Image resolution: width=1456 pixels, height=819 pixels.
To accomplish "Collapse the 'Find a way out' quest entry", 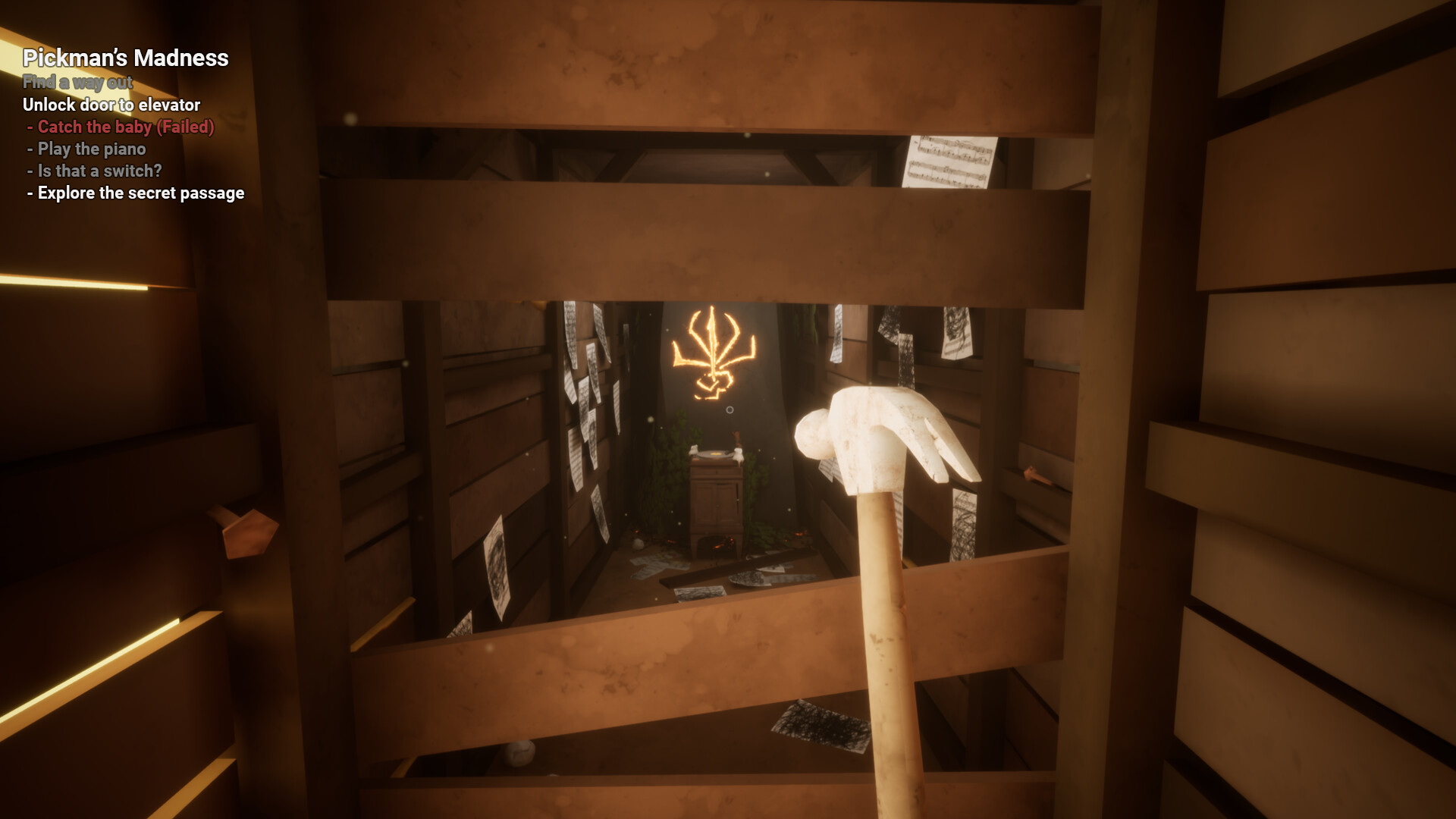I will (x=78, y=83).
